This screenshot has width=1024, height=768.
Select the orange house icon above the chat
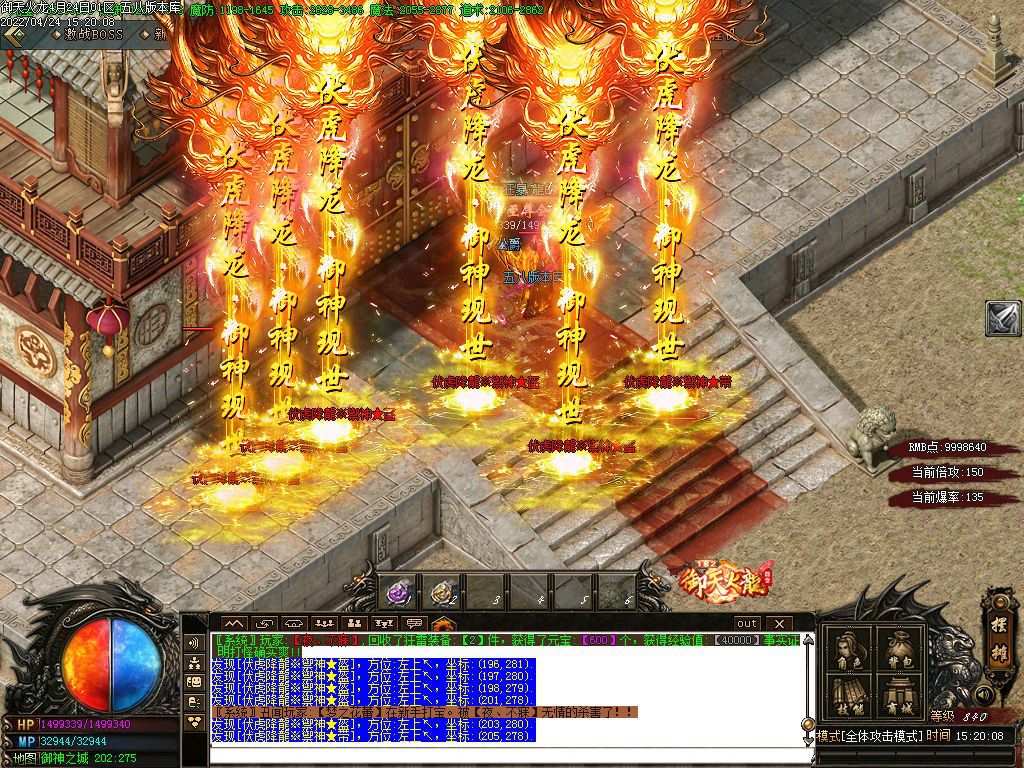click(443, 624)
